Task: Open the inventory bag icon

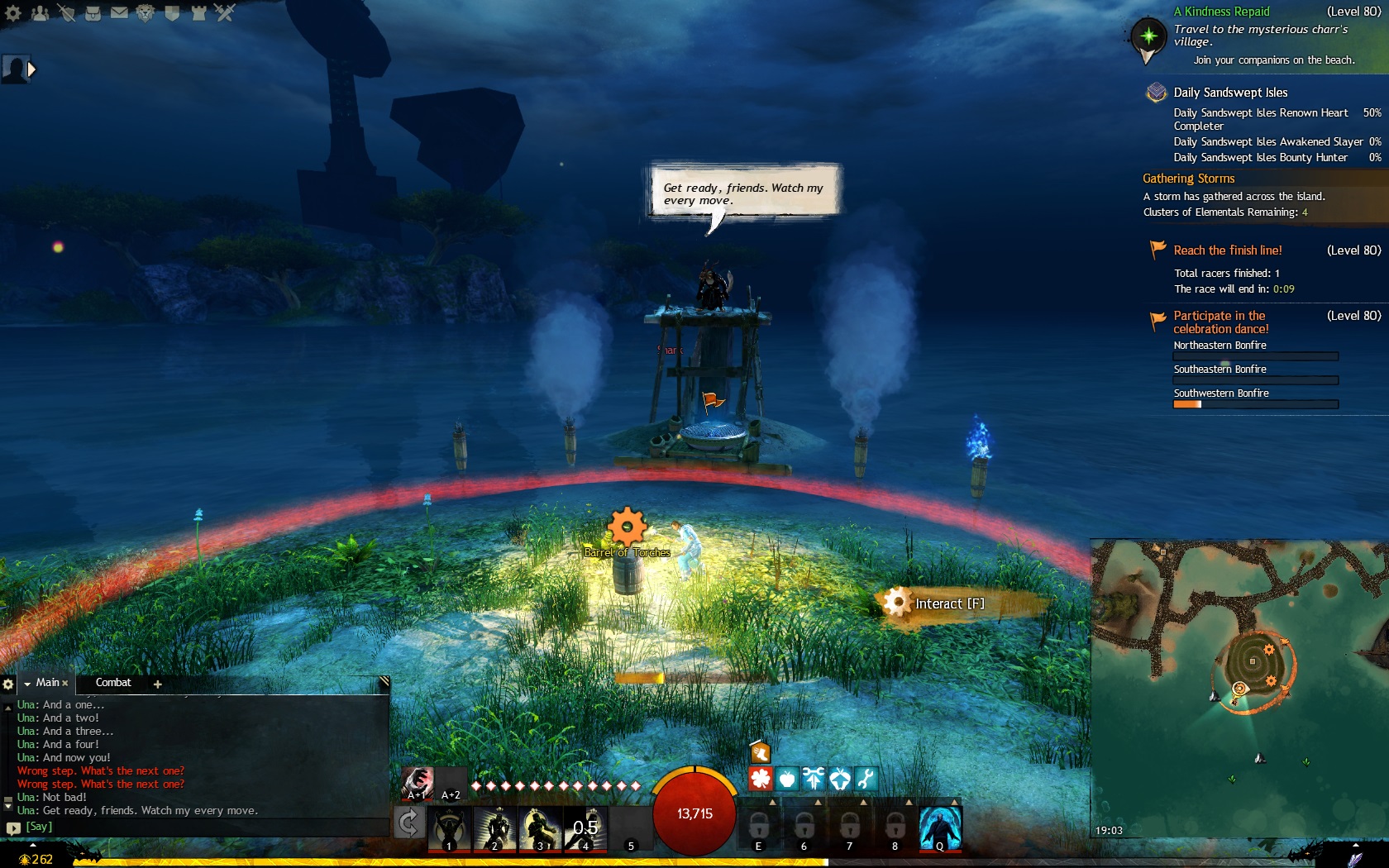Action: point(93,12)
